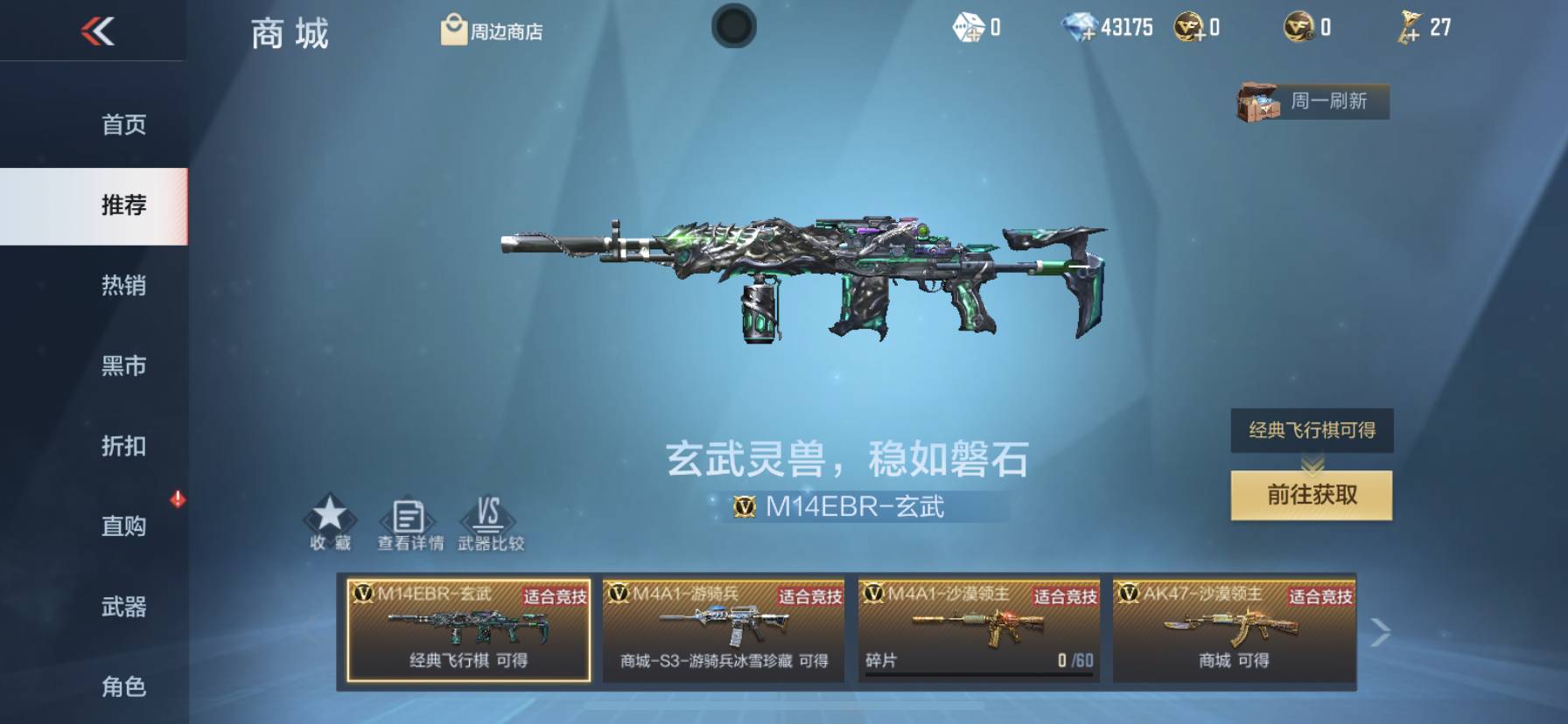Select the M4A1-游骑兵 weapon card

(724, 631)
